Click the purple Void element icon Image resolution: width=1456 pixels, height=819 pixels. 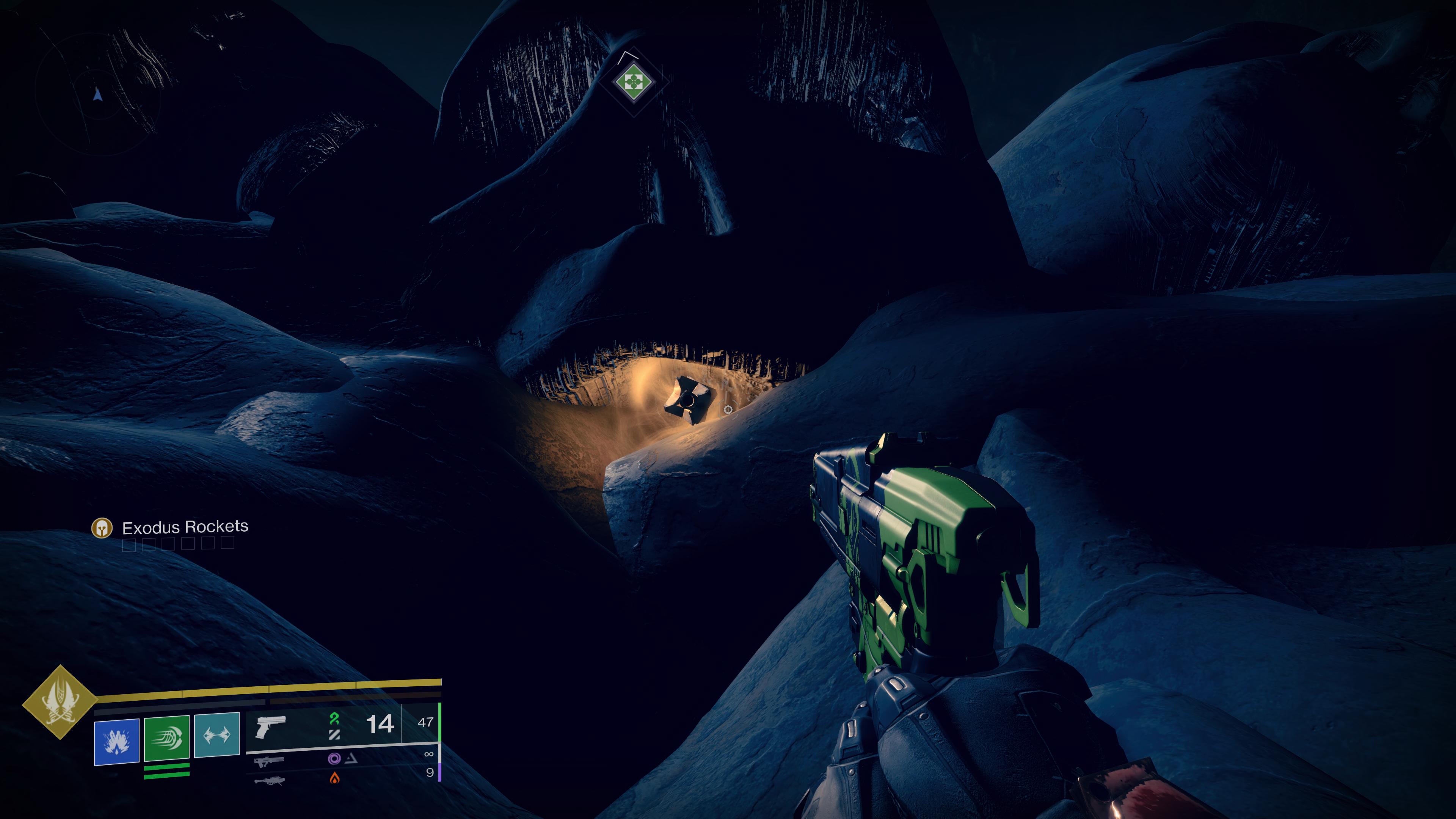(334, 759)
